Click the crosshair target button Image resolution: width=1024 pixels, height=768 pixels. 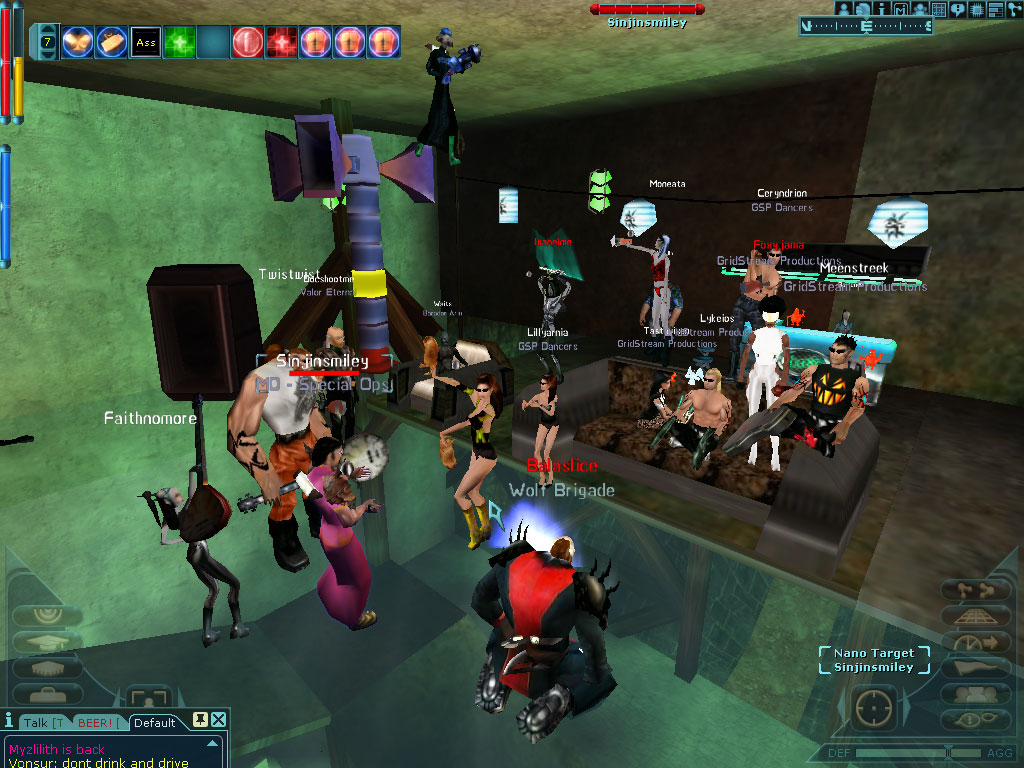click(875, 705)
